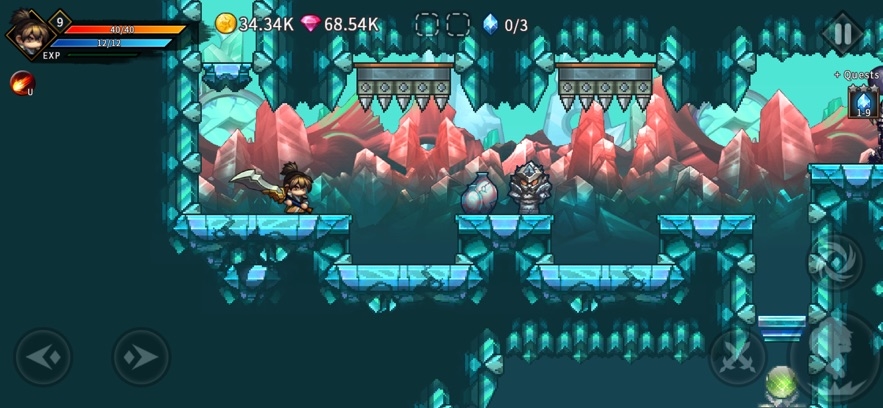Attack with the crossed swords button
This screenshot has width=883, height=408.
pyautogui.click(x=737, y=357)
